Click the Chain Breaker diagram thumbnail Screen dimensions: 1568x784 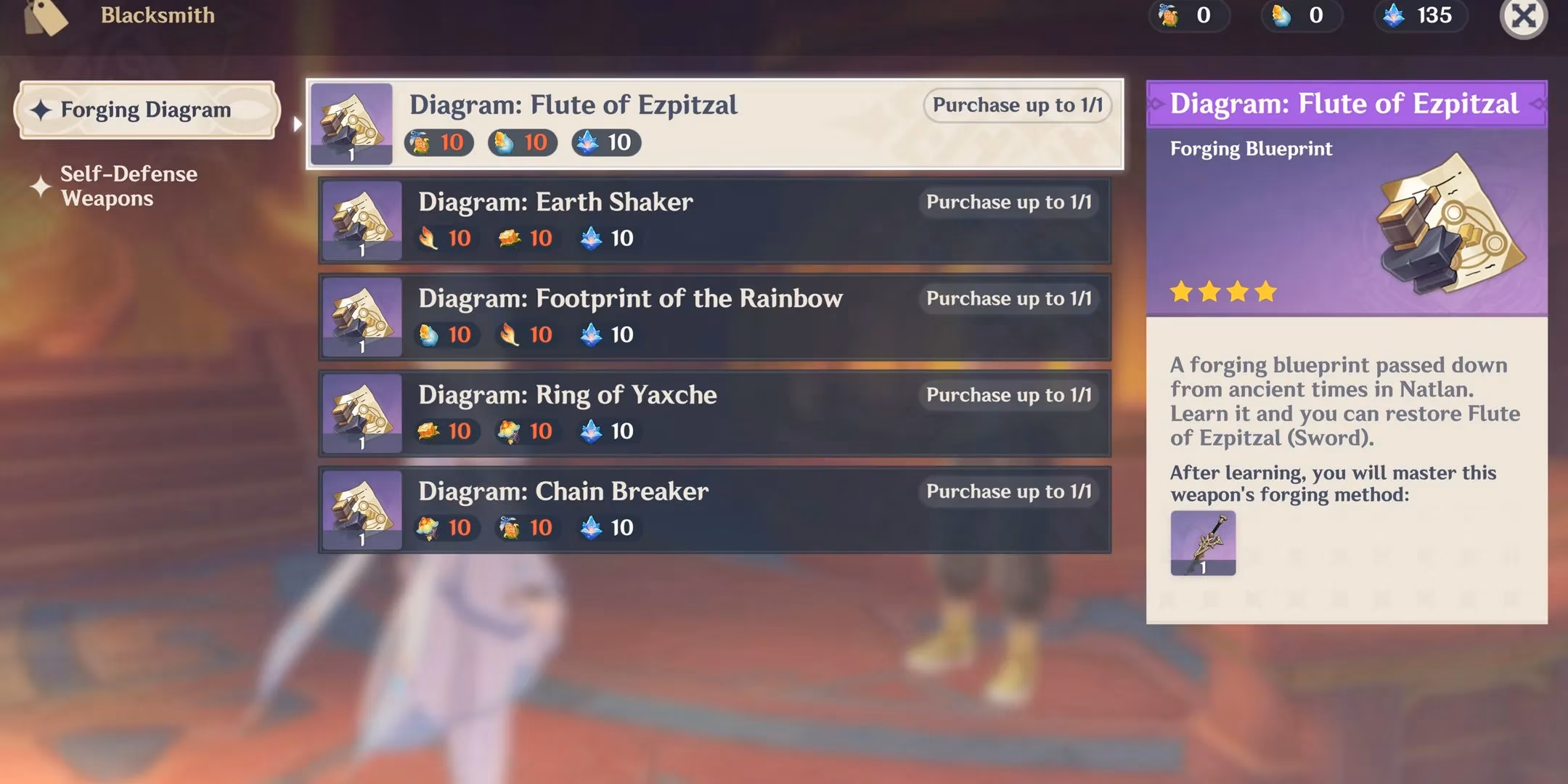pos(362,510)
